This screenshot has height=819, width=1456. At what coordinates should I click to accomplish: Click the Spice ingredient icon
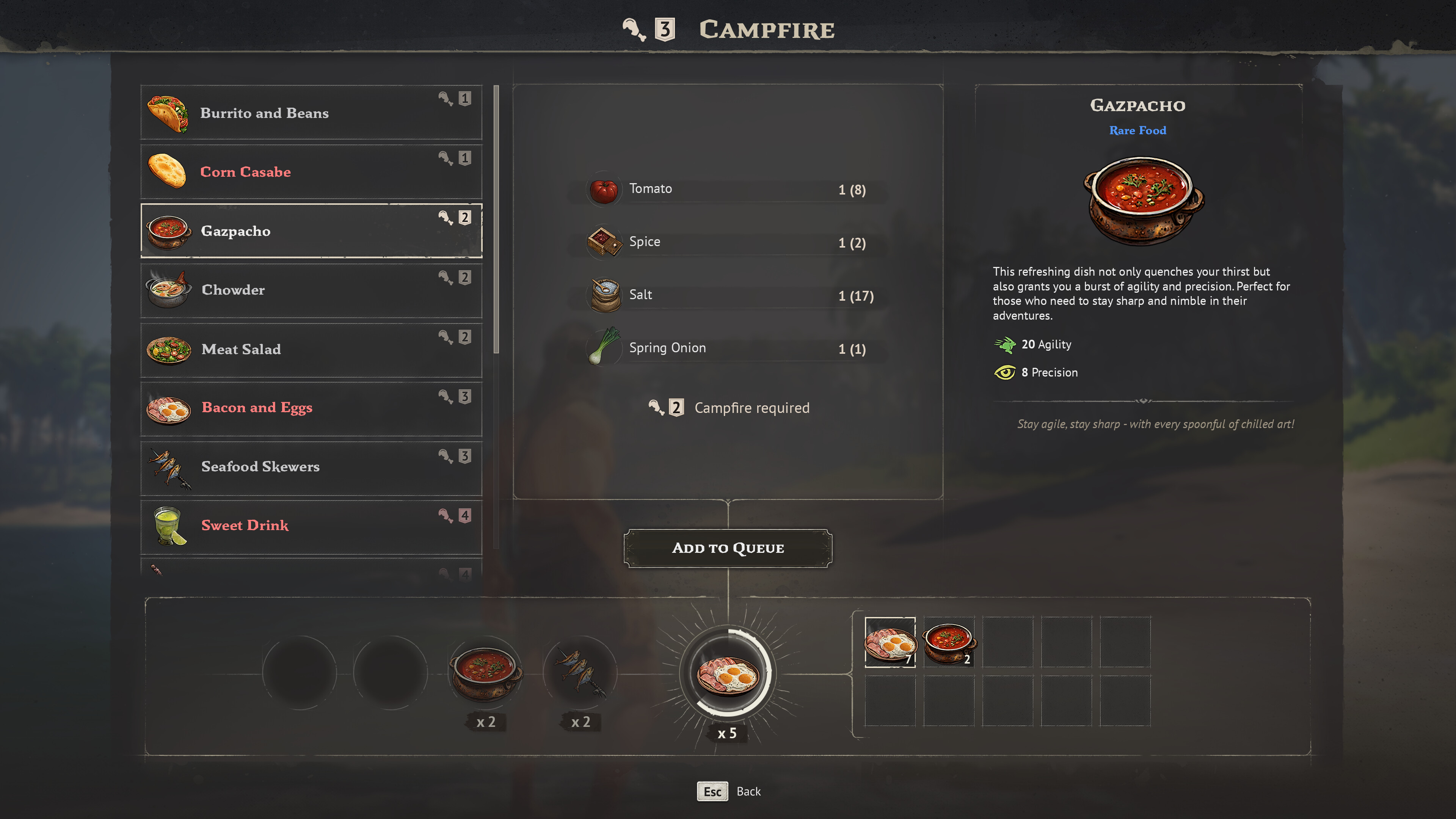click(x=604, y=242)
